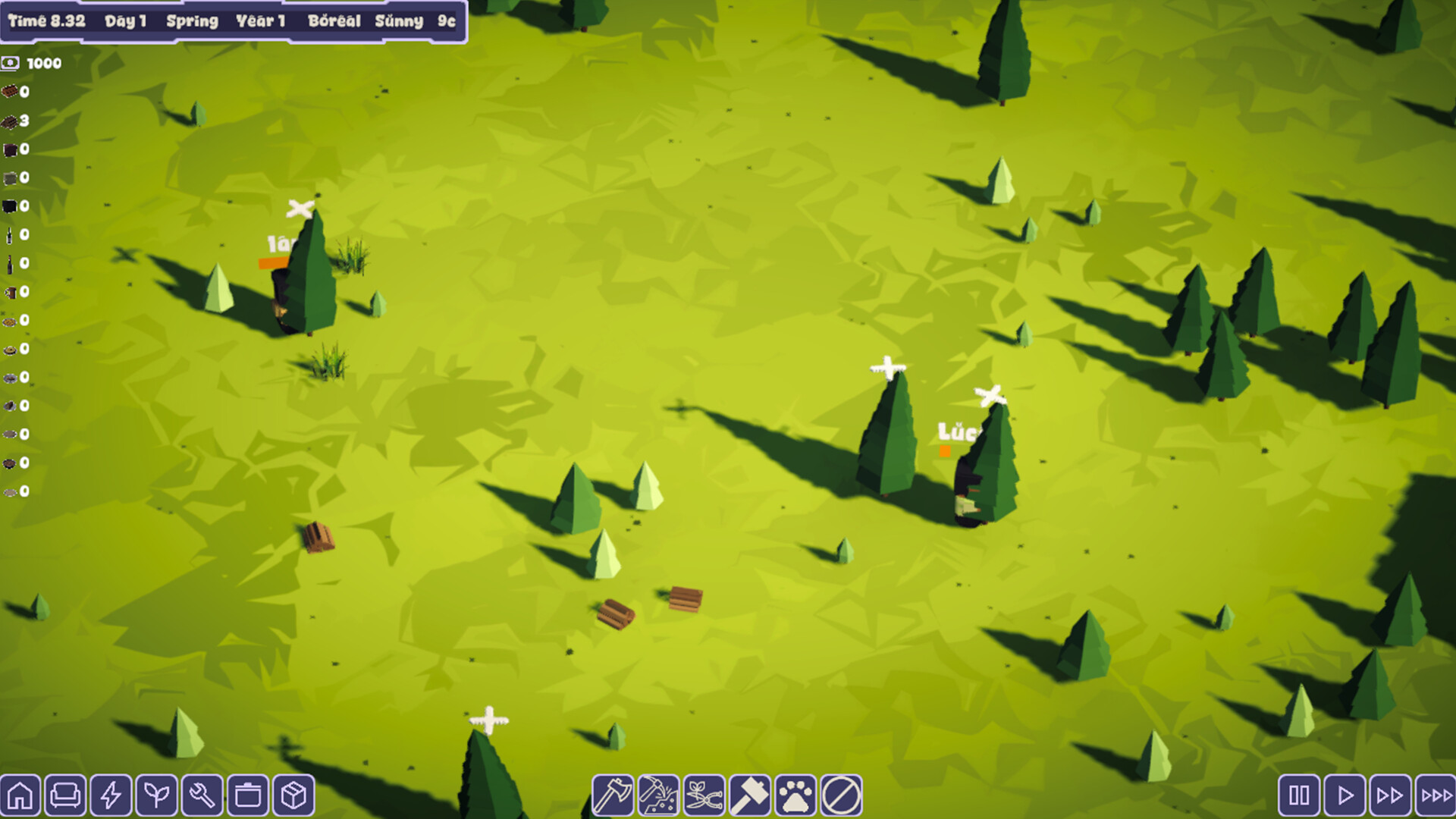This screenshot has height=819, width=1456.
Task: Select the cancel orders tool
Action: 840,795
